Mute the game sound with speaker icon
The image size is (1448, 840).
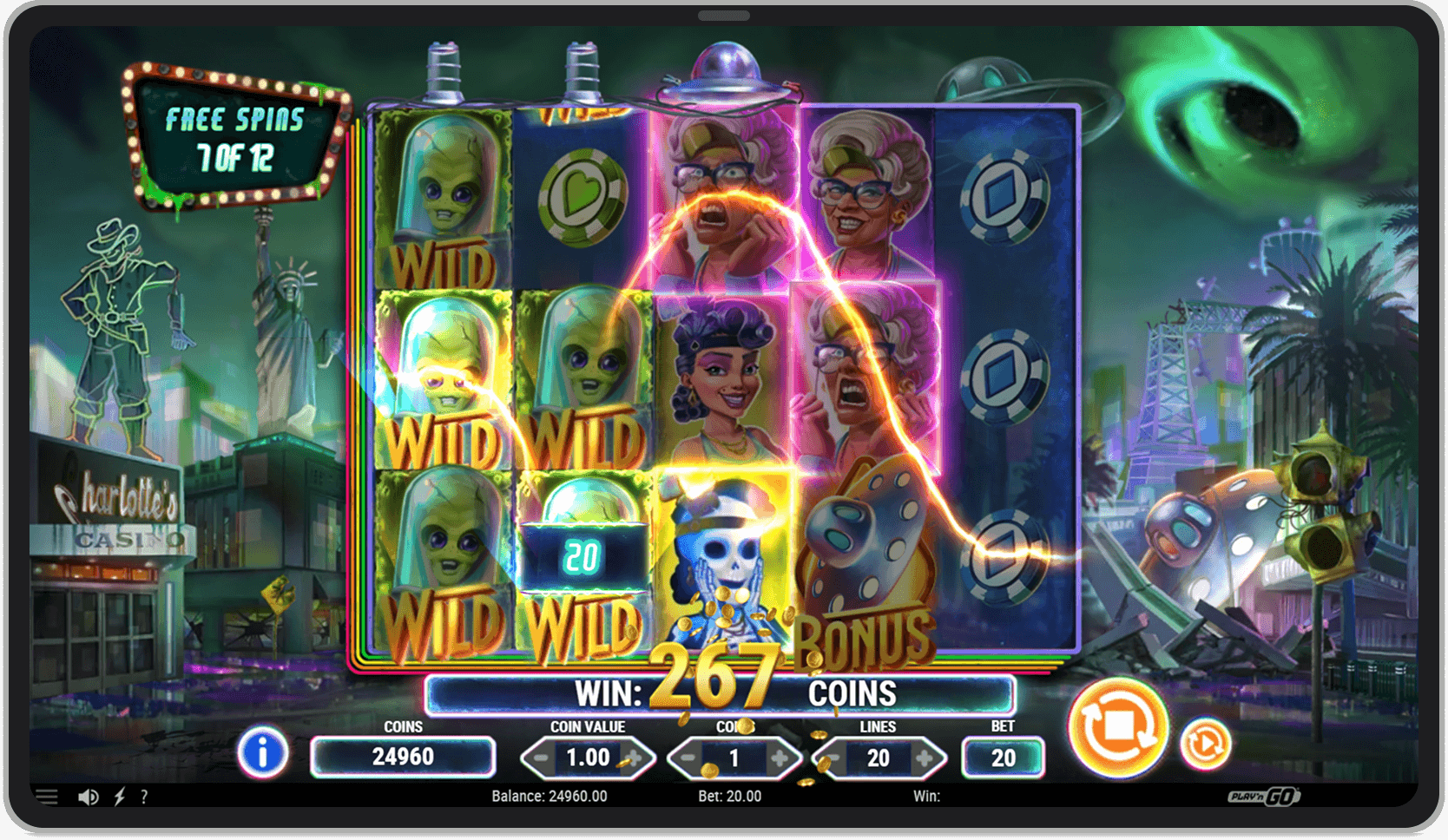[87, 796]
